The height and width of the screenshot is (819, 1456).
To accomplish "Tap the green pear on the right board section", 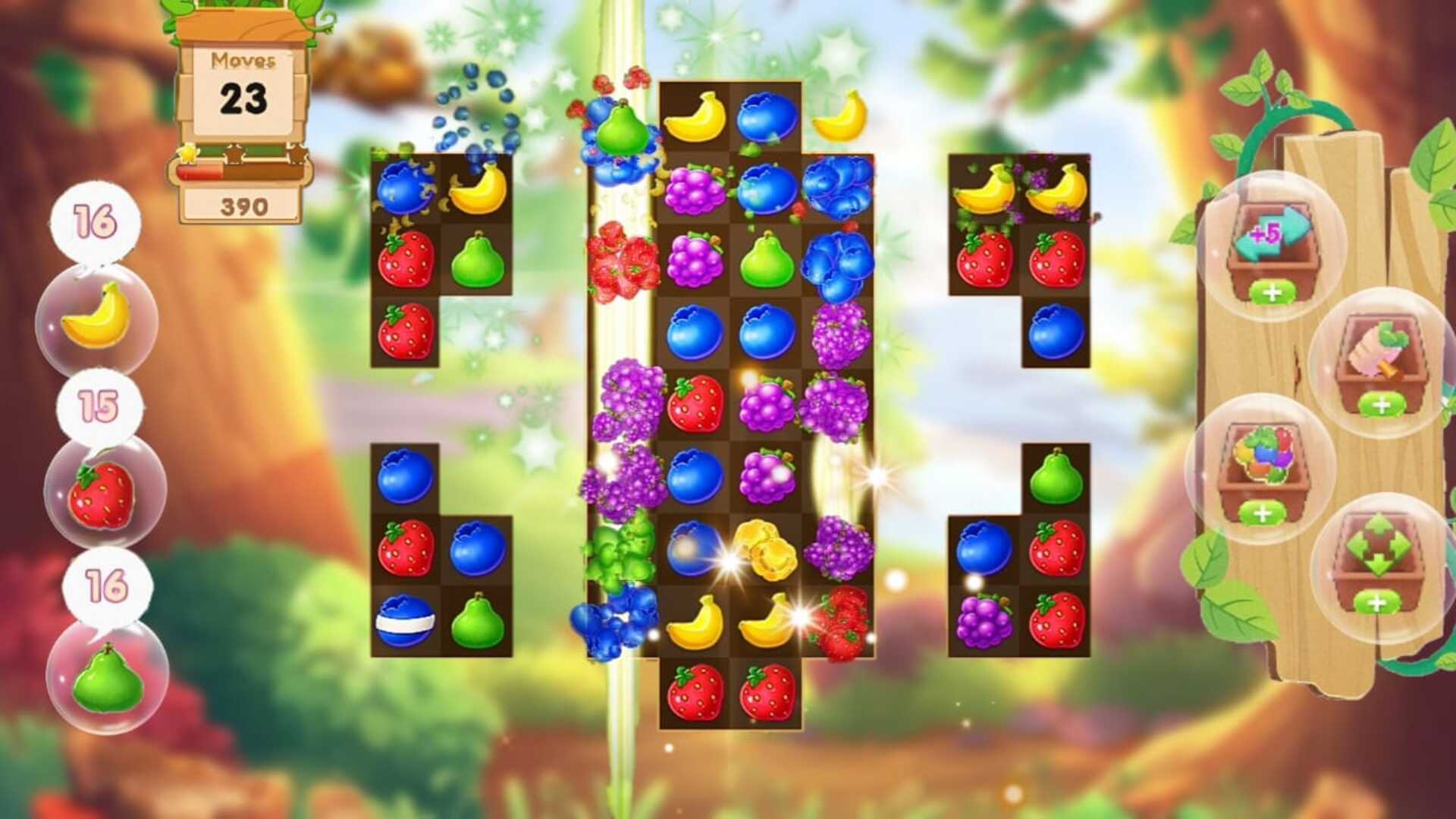I will [x=1054, y=478].
